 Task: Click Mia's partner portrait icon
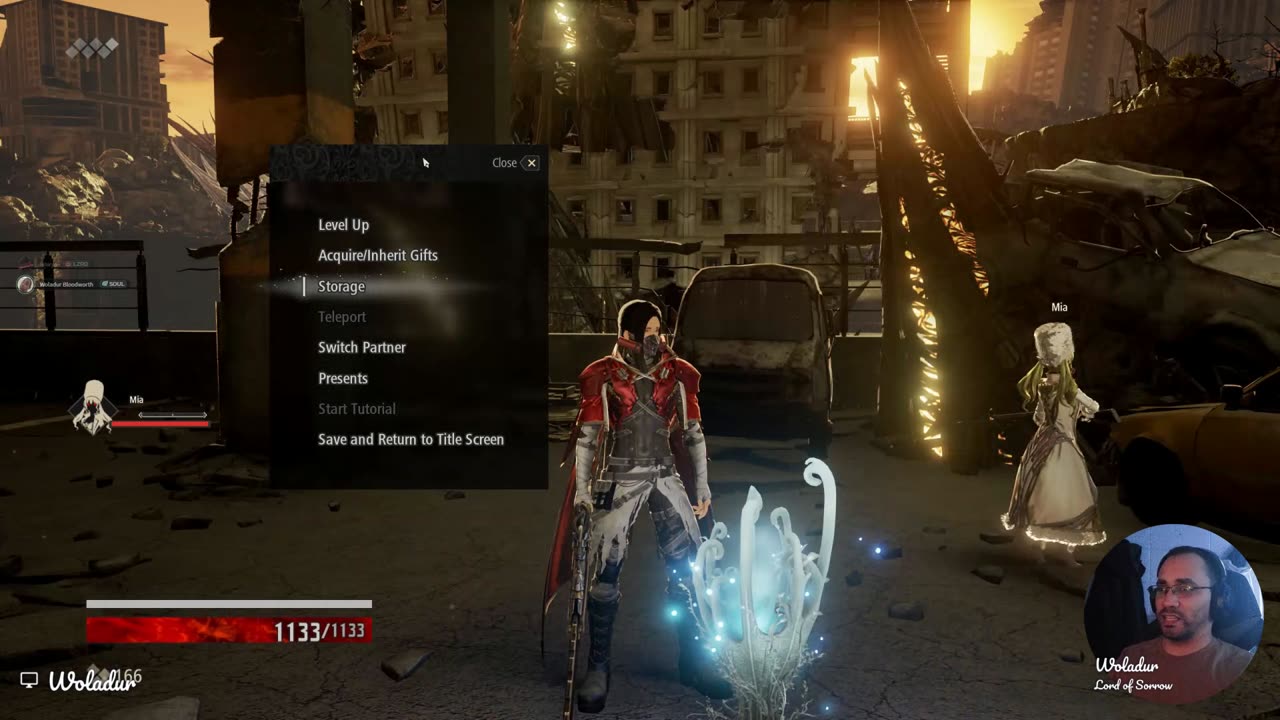(93, 407)
